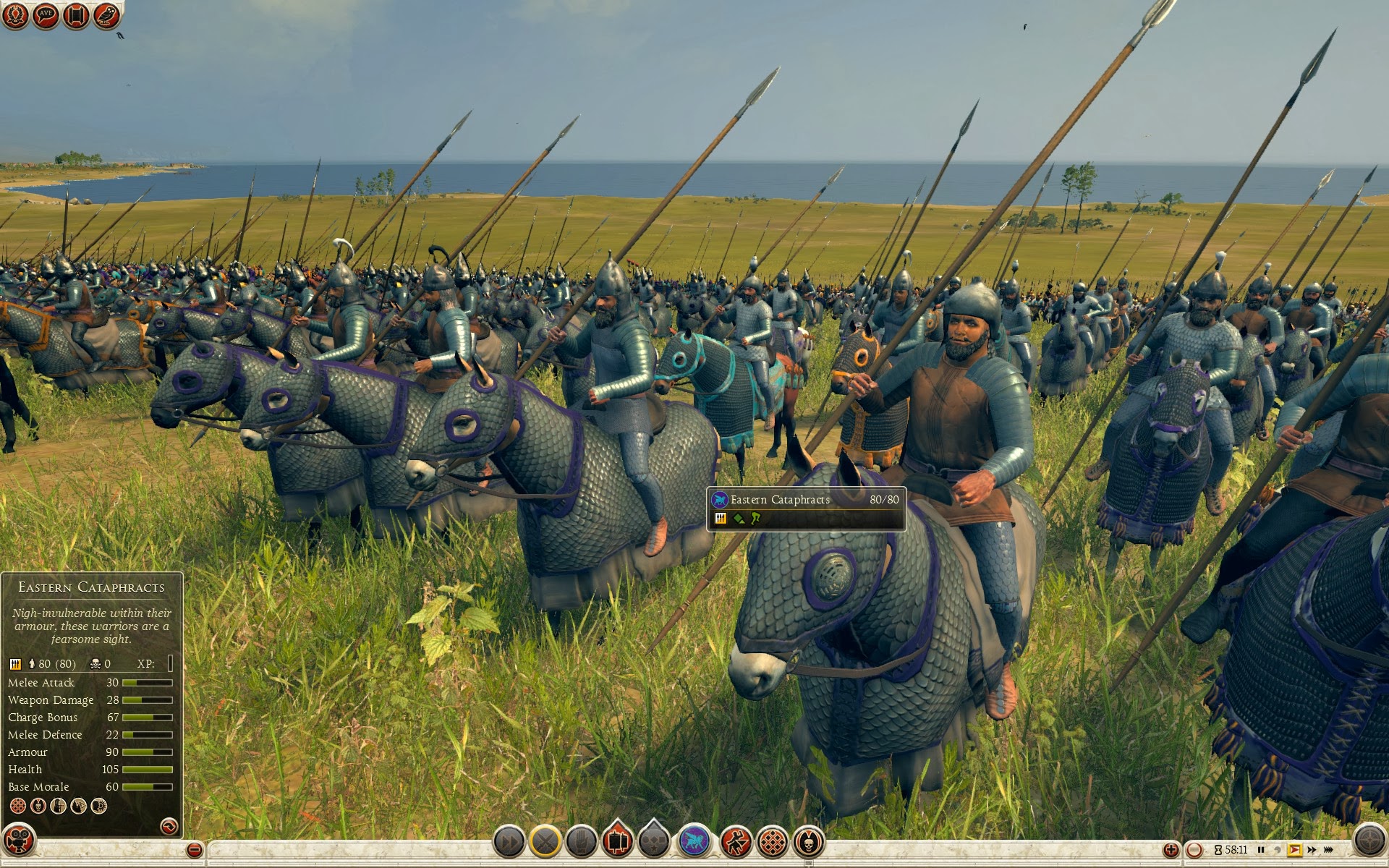Activate the diamond formation ability

pos(773,842)
